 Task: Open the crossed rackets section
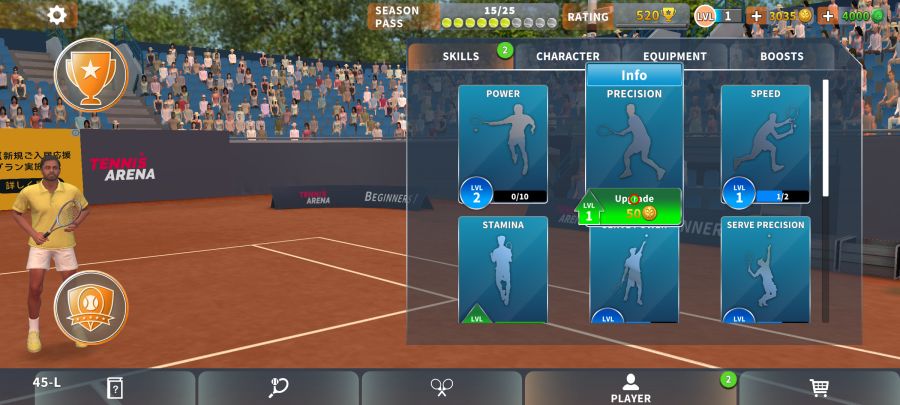pos(442,388)
